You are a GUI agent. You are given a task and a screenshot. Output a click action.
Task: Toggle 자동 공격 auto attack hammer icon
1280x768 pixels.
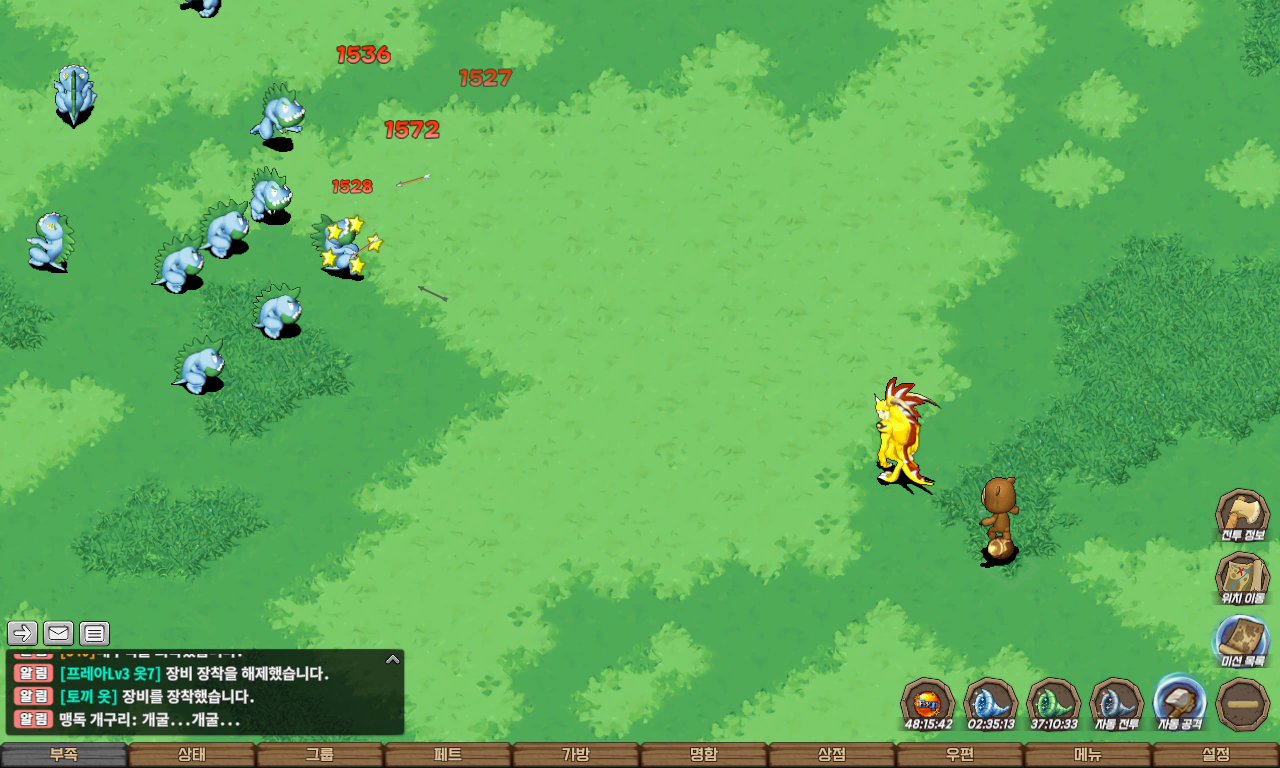tap(1180, 701)
